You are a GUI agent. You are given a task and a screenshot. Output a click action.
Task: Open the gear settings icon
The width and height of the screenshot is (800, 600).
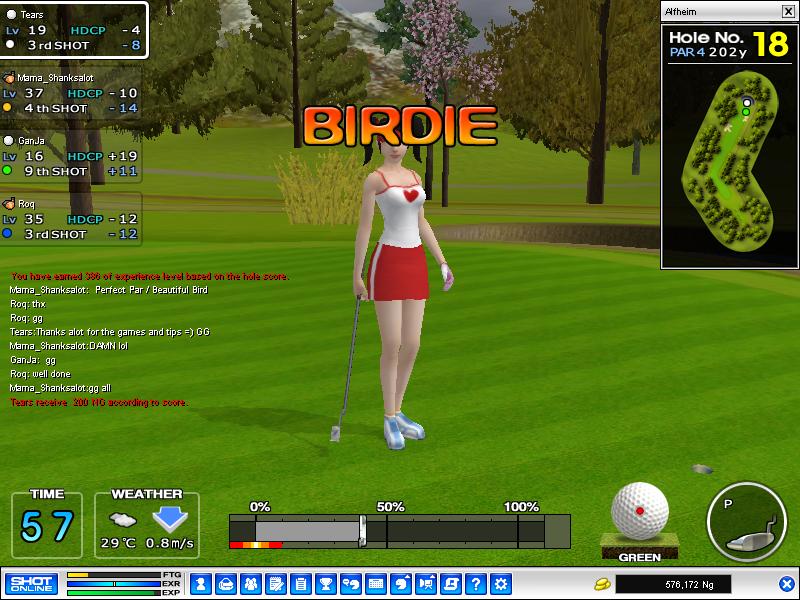501,583
